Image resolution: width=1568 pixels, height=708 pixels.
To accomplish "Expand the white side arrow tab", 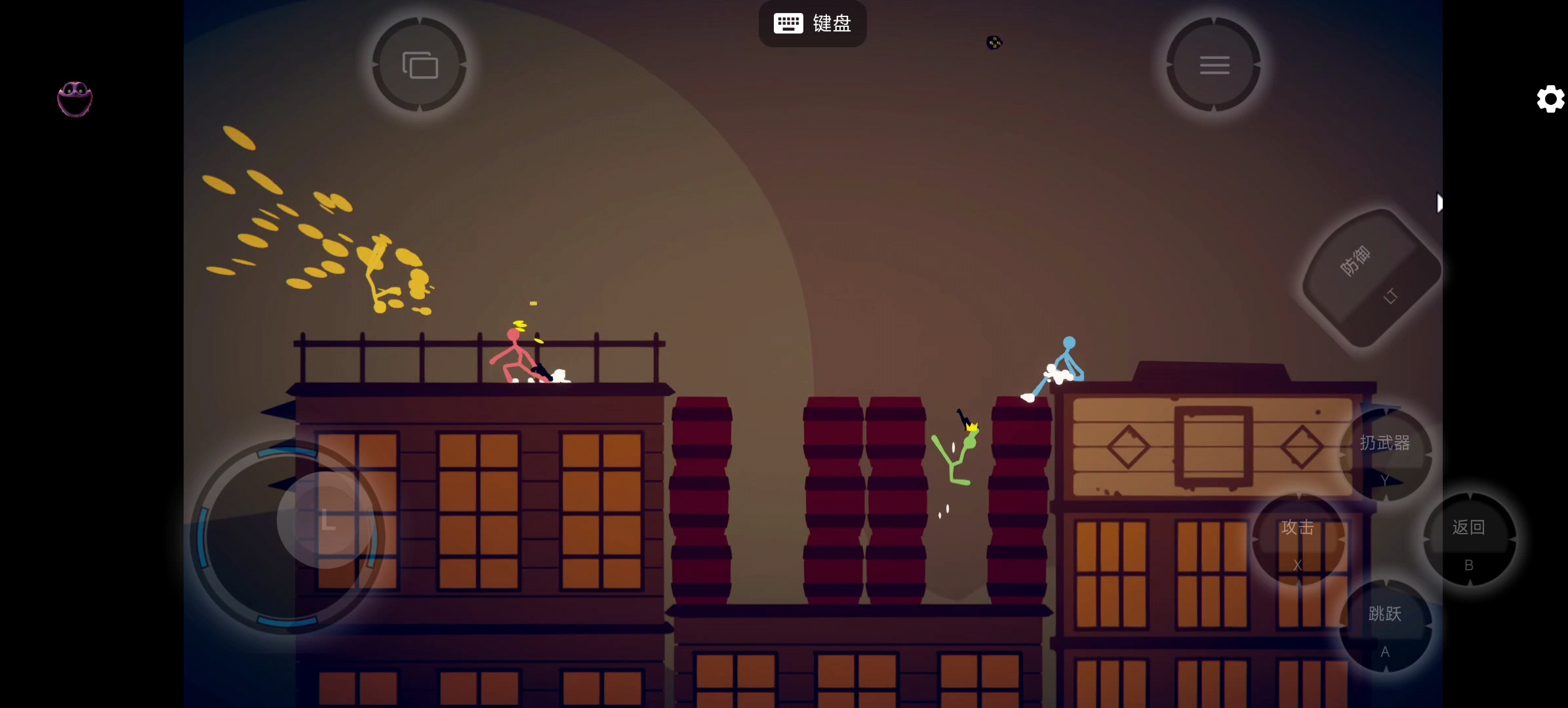I will [x=1439, y=203].
